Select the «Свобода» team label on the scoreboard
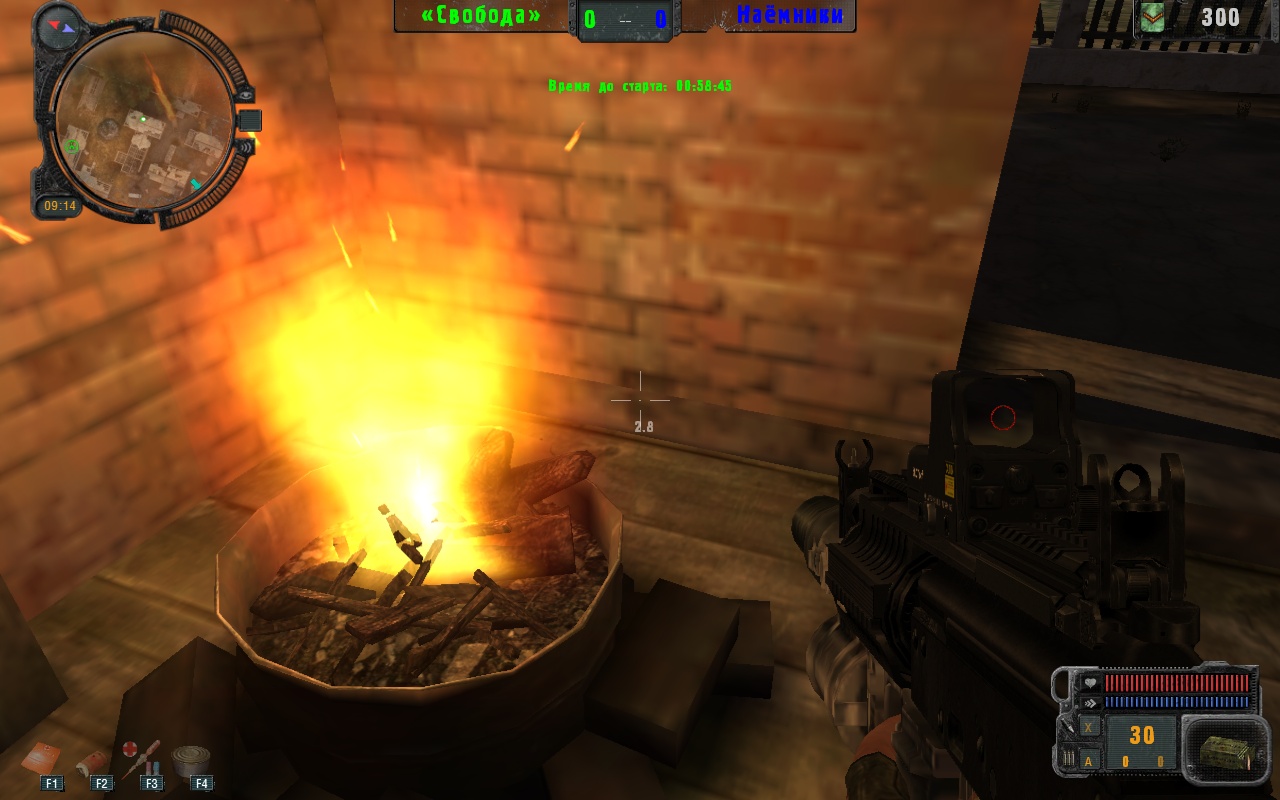1280x800 pixels. tap(481, 16)
